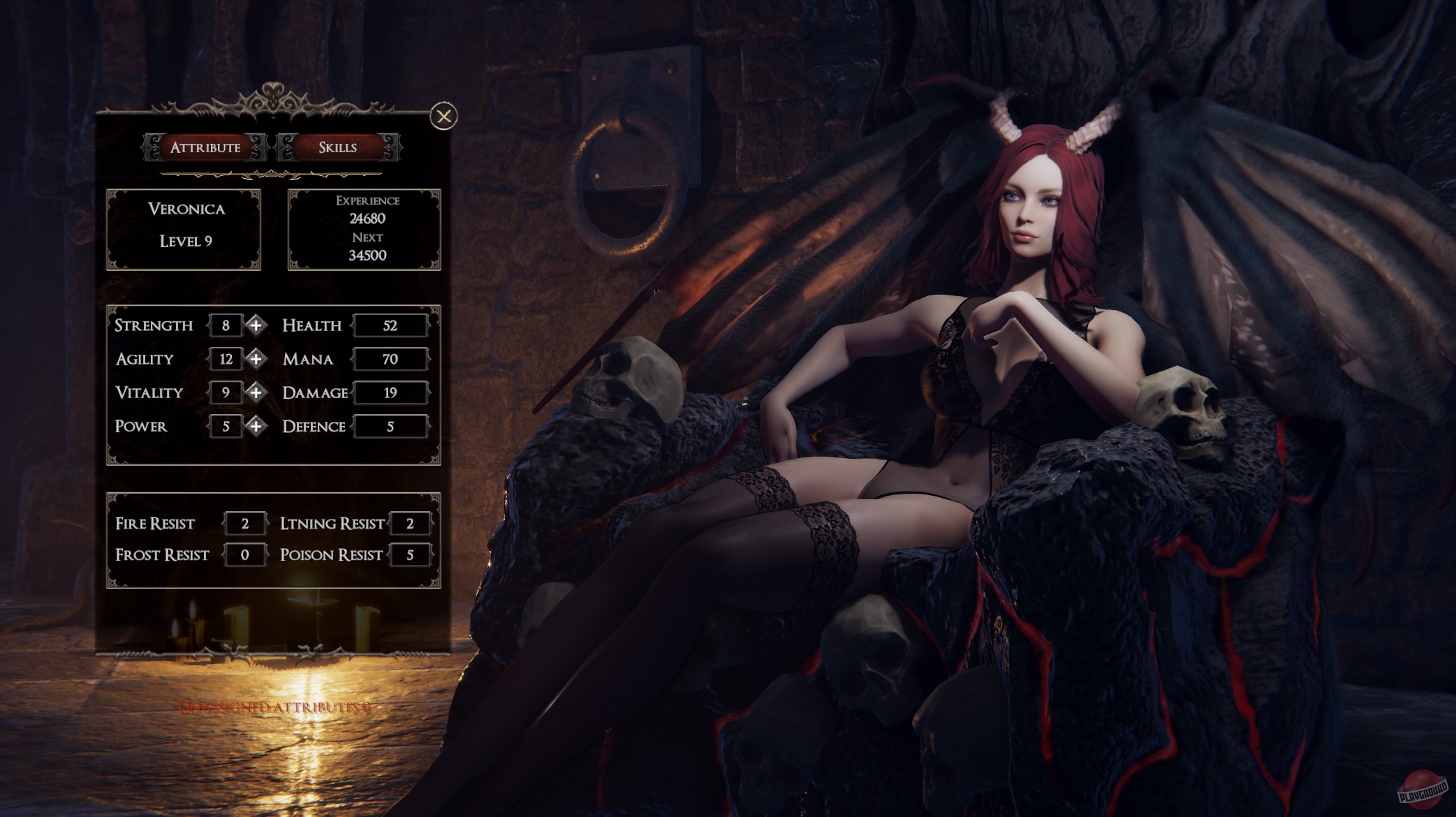The height and width of the screenshot is (817, 1456).
Task: Click the Defence value field showing 5
Action: [391, 426]
